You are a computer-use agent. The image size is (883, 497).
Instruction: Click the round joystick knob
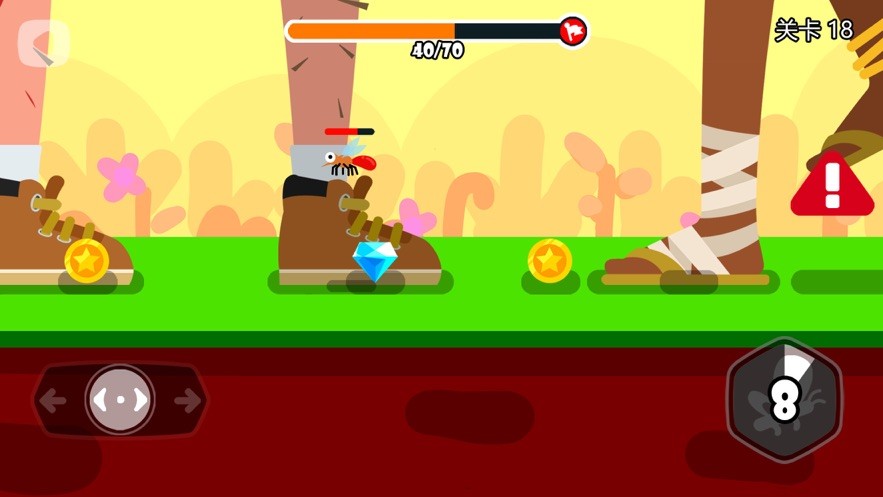(x=120, y=400)
